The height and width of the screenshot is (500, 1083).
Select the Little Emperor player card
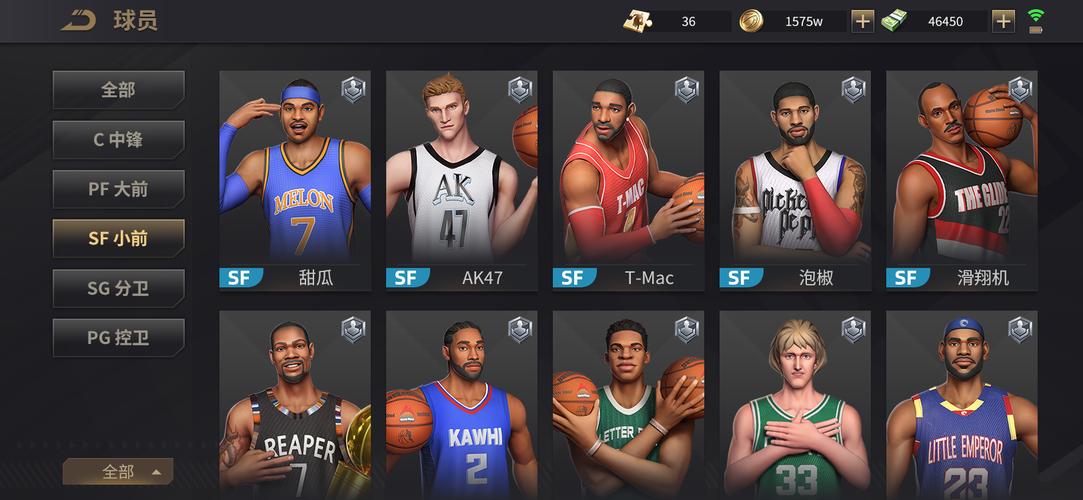coord(961,405)
